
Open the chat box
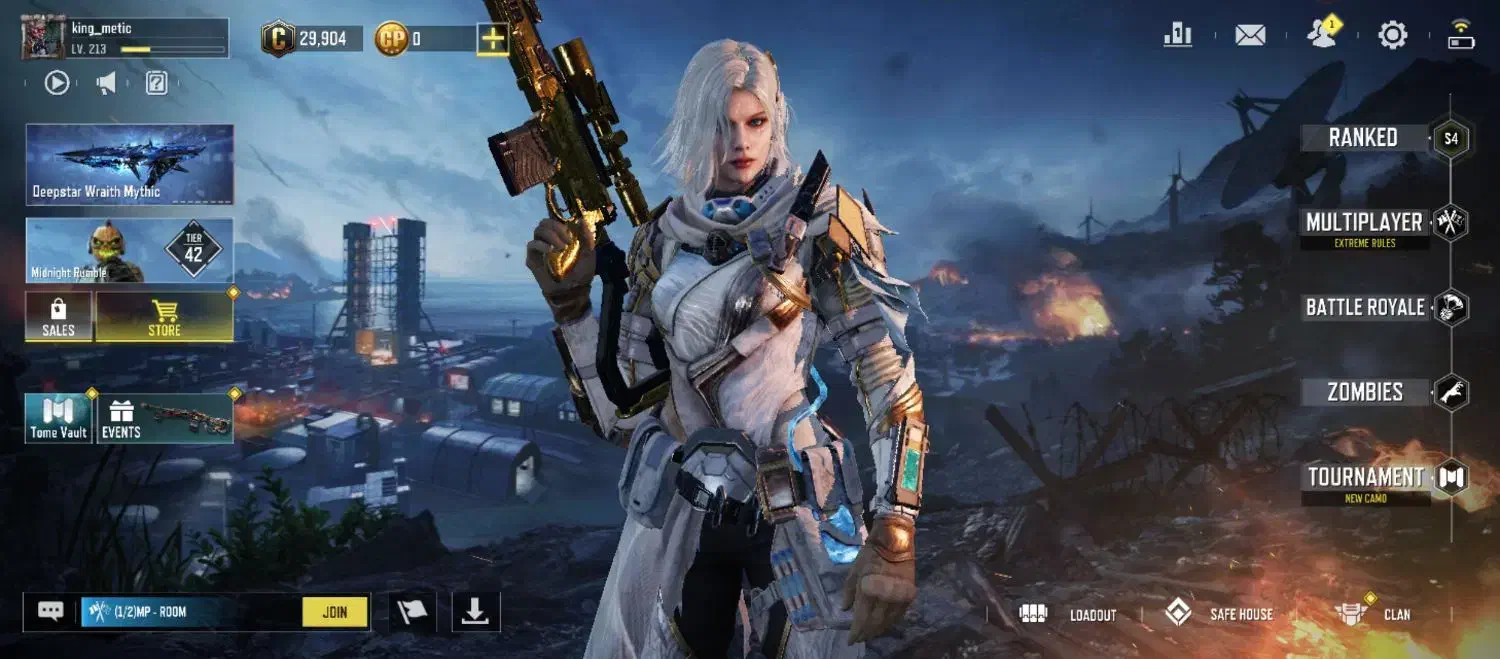click(x=51, y=611)
